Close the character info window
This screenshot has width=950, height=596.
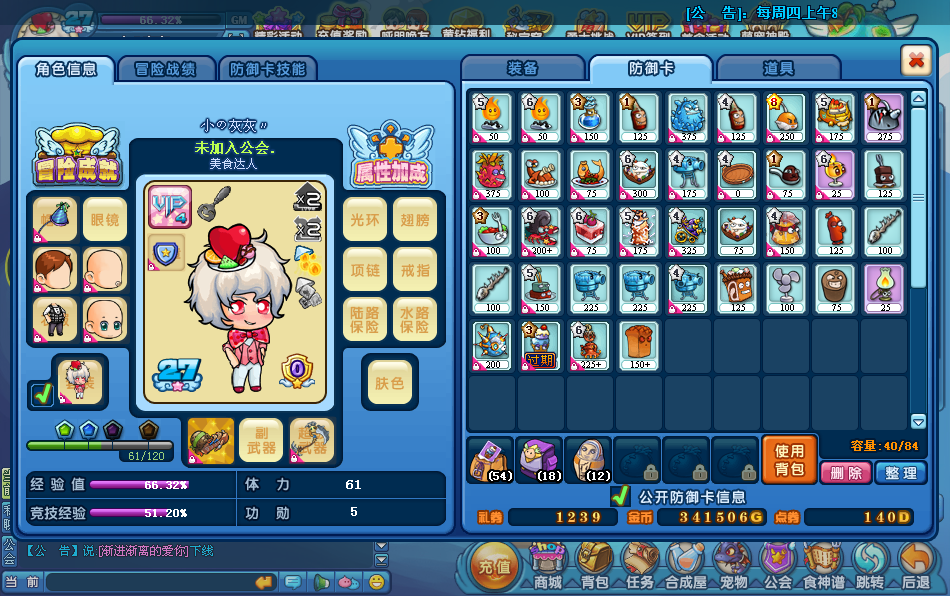915,61
